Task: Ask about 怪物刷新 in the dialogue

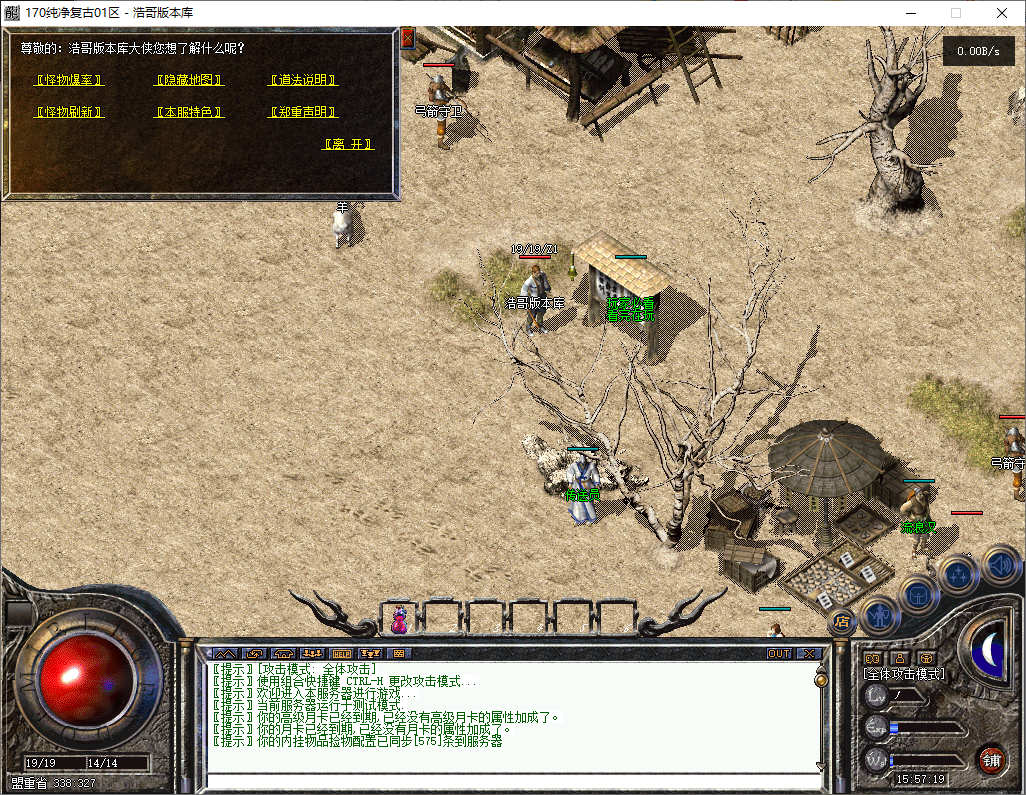Action: tap(69, 112)
